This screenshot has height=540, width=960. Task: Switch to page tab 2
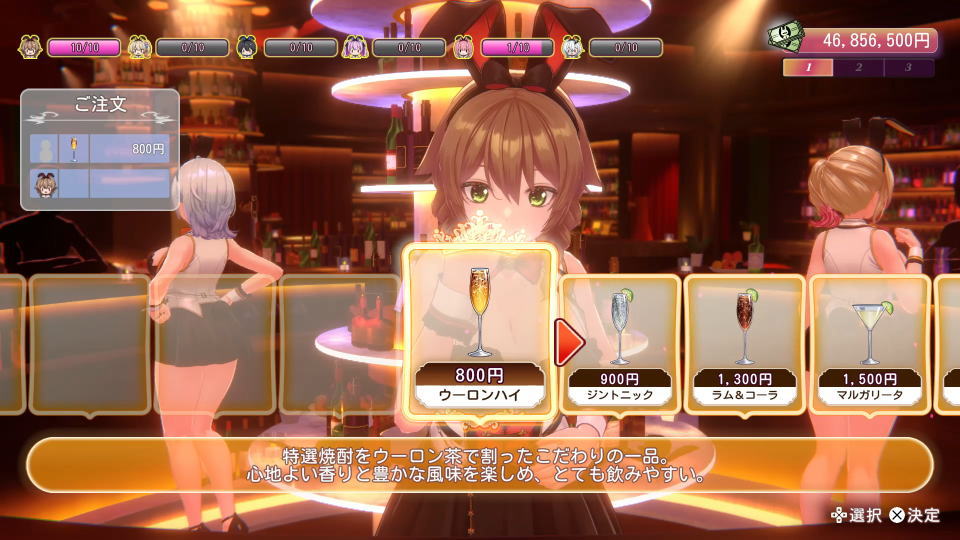(x=858, y=68)
